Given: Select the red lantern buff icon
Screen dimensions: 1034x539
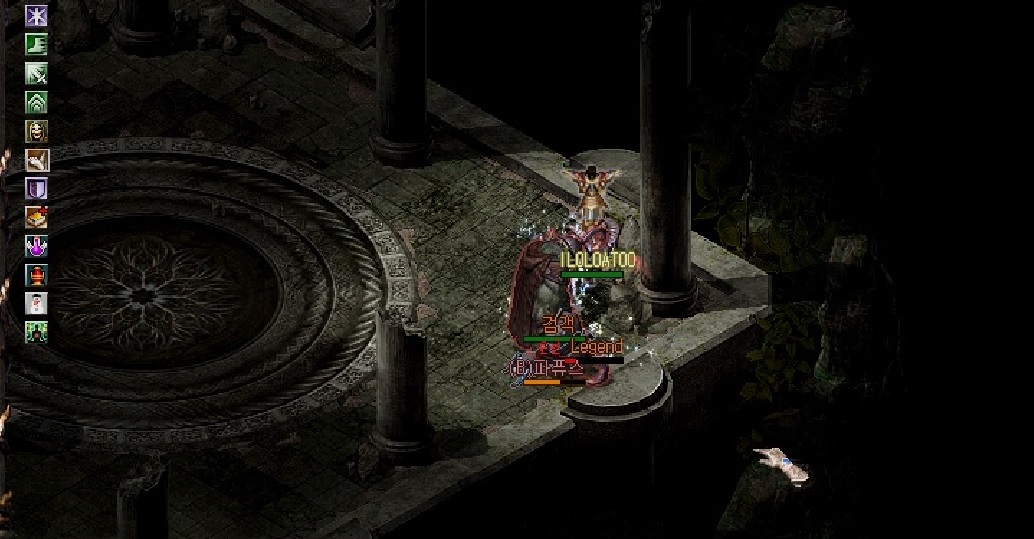Looking at the screenshot, I should pyautogui.click(x=37, y=275).
